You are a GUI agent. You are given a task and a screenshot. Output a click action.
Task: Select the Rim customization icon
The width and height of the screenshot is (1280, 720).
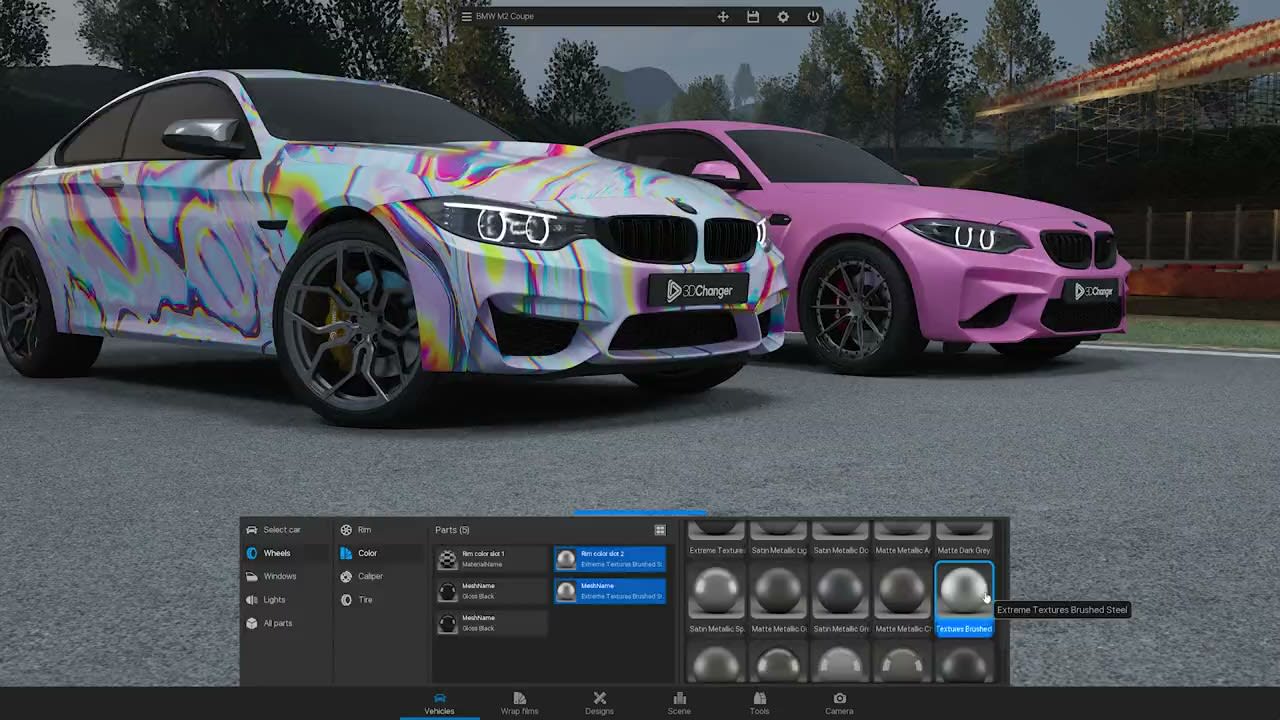coord(348,530)
